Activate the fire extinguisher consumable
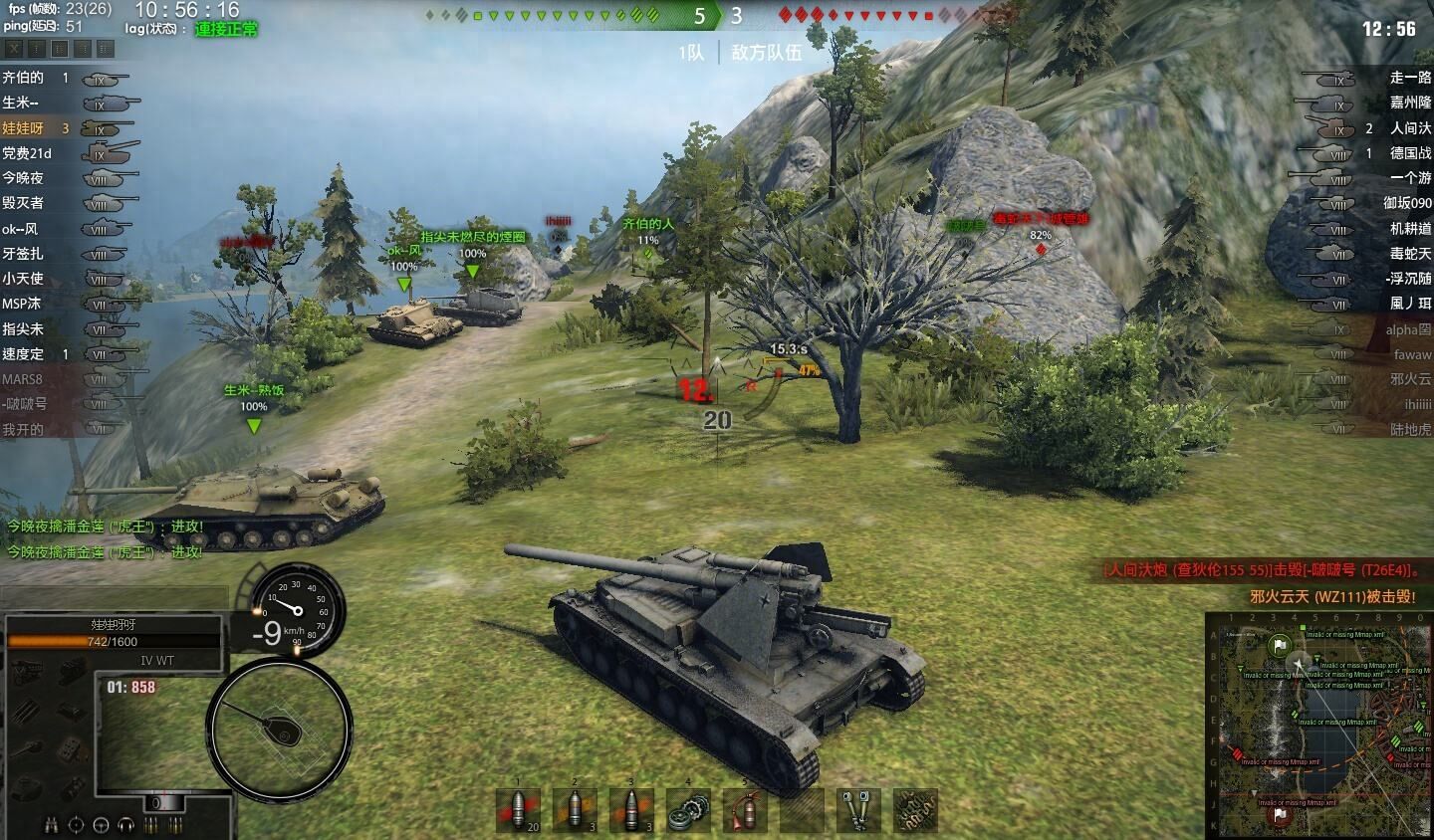The width and height of the screenshot is (1434, 840). coord(744,809)
